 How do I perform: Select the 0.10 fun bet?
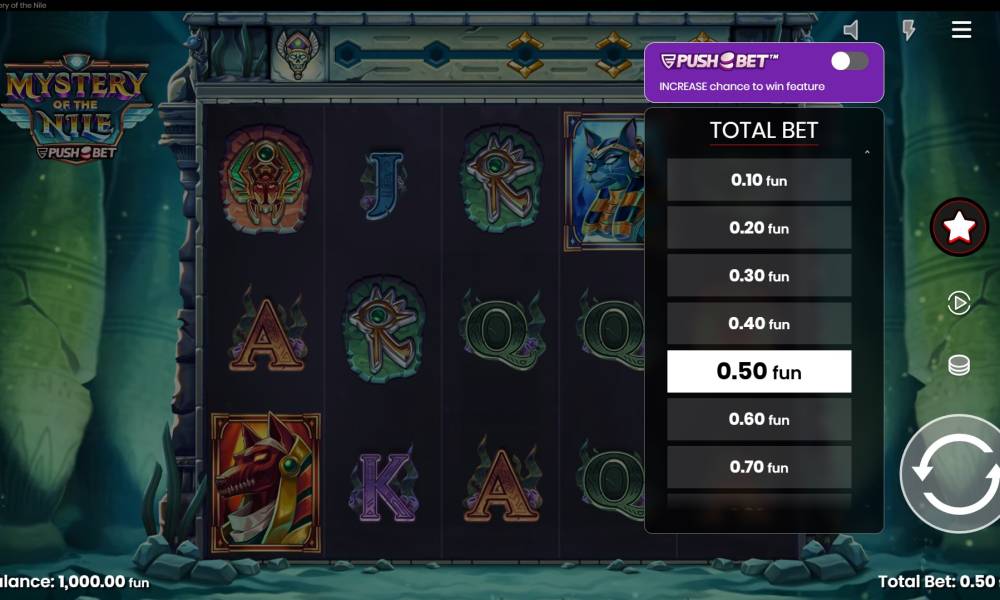759,180
